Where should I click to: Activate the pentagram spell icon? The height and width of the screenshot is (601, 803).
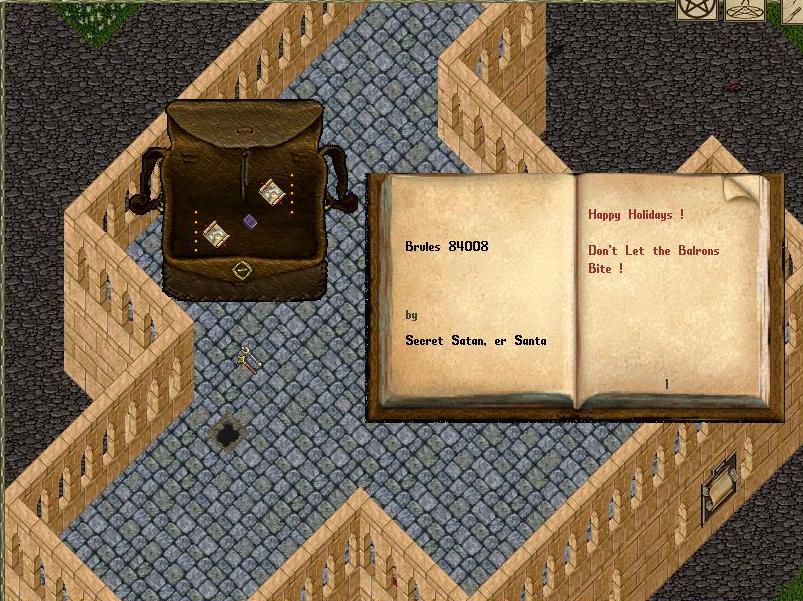(x=696, y=9)
